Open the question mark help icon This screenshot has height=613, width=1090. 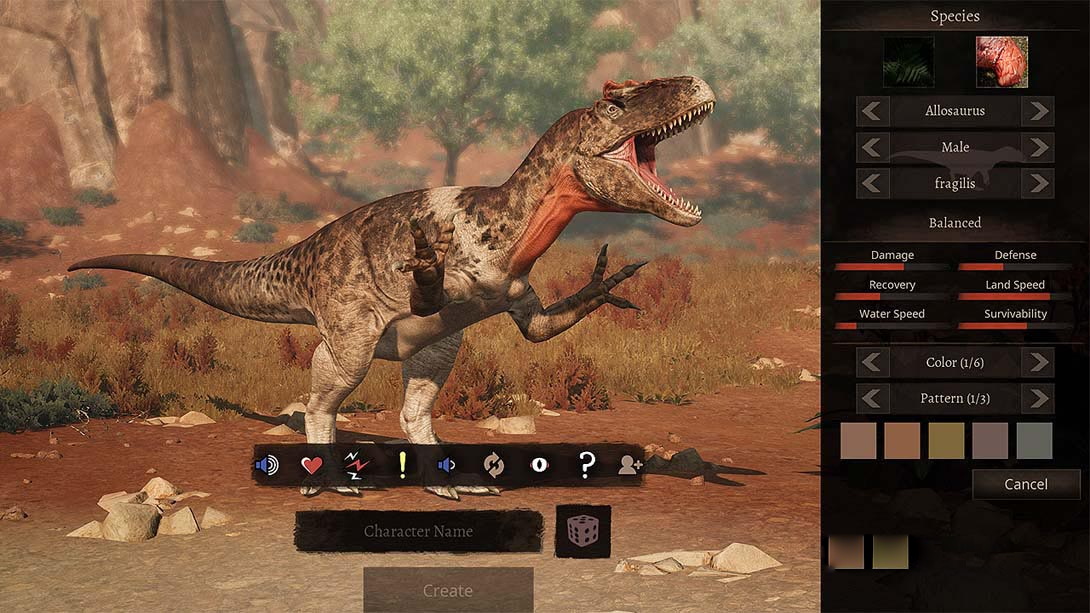point(587,465)
